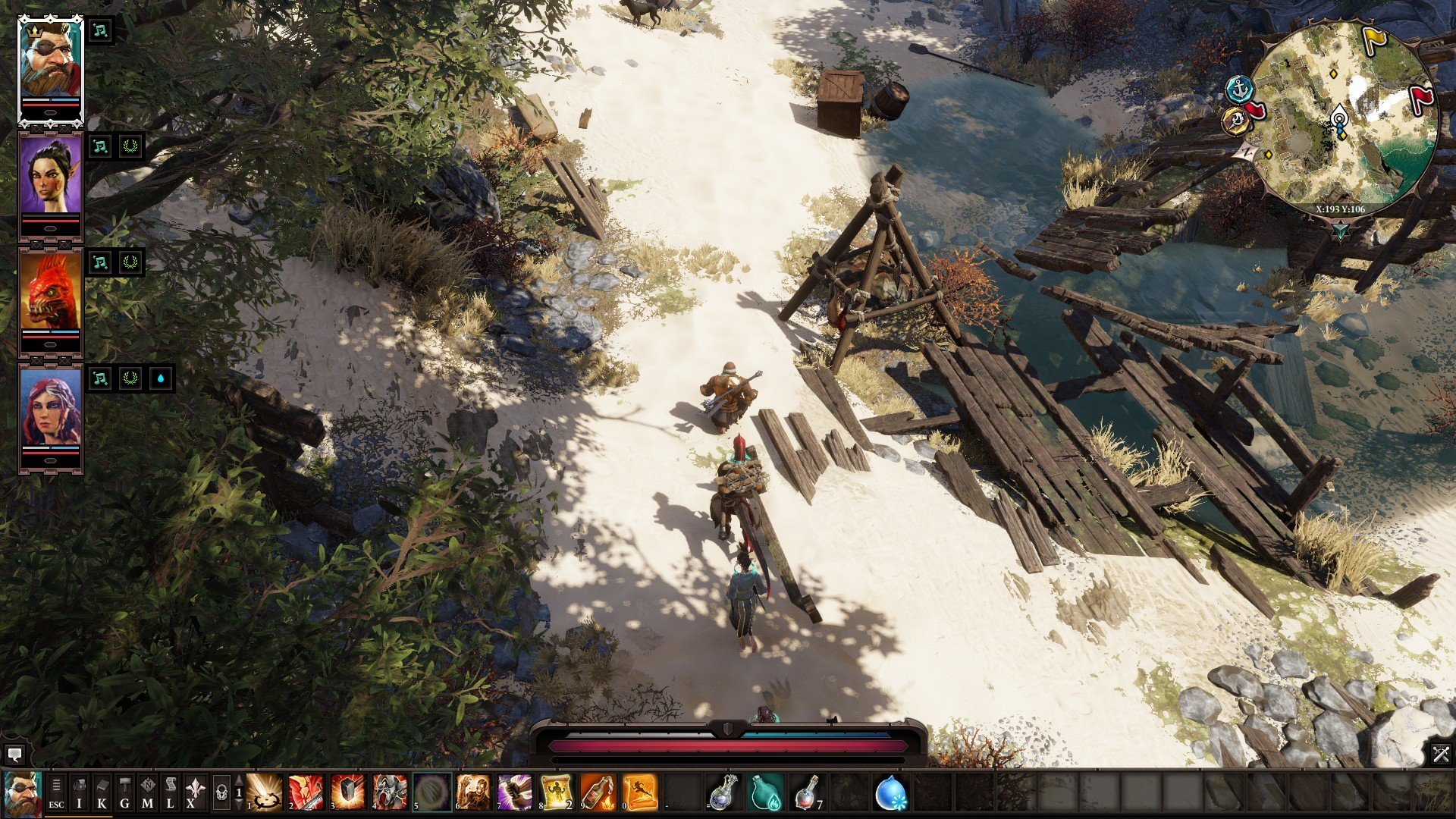Open the chat speech bubble button
The width and height of the screenshot is (1456, 819).
pos(14,755)
